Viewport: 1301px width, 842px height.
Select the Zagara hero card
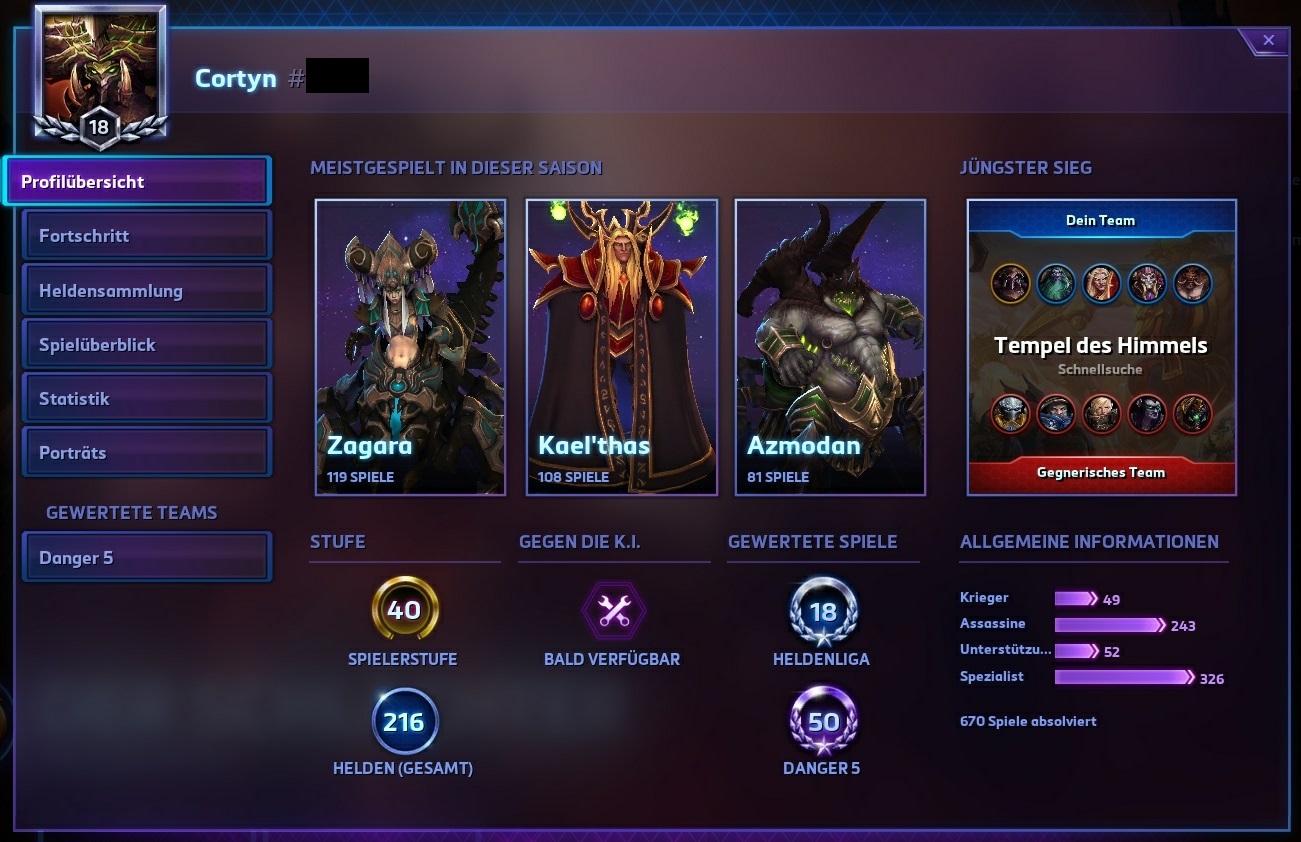click(x=410, y=347)
